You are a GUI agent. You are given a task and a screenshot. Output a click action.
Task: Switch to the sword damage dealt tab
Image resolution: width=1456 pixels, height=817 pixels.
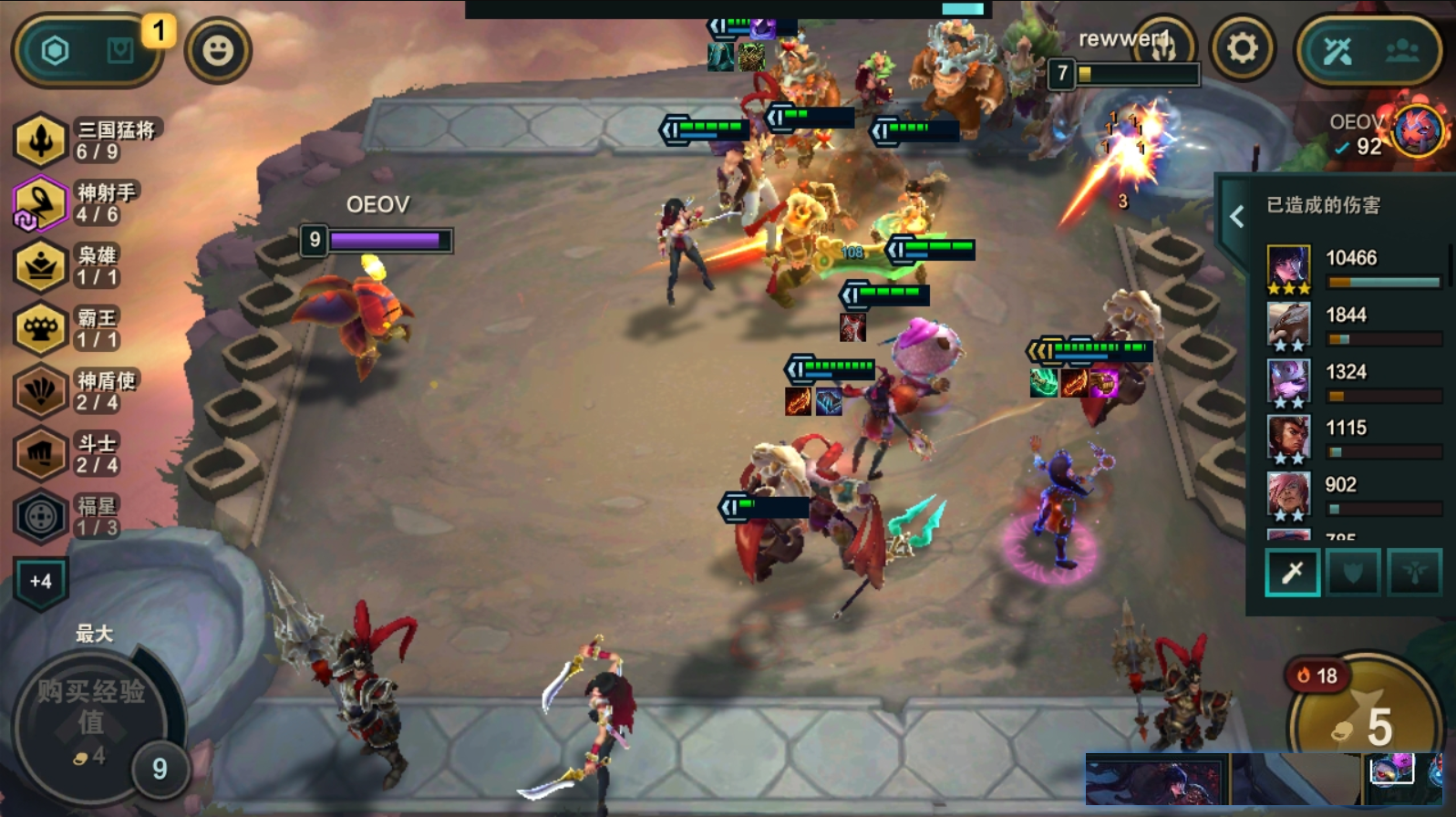(x=1292, y=573)
